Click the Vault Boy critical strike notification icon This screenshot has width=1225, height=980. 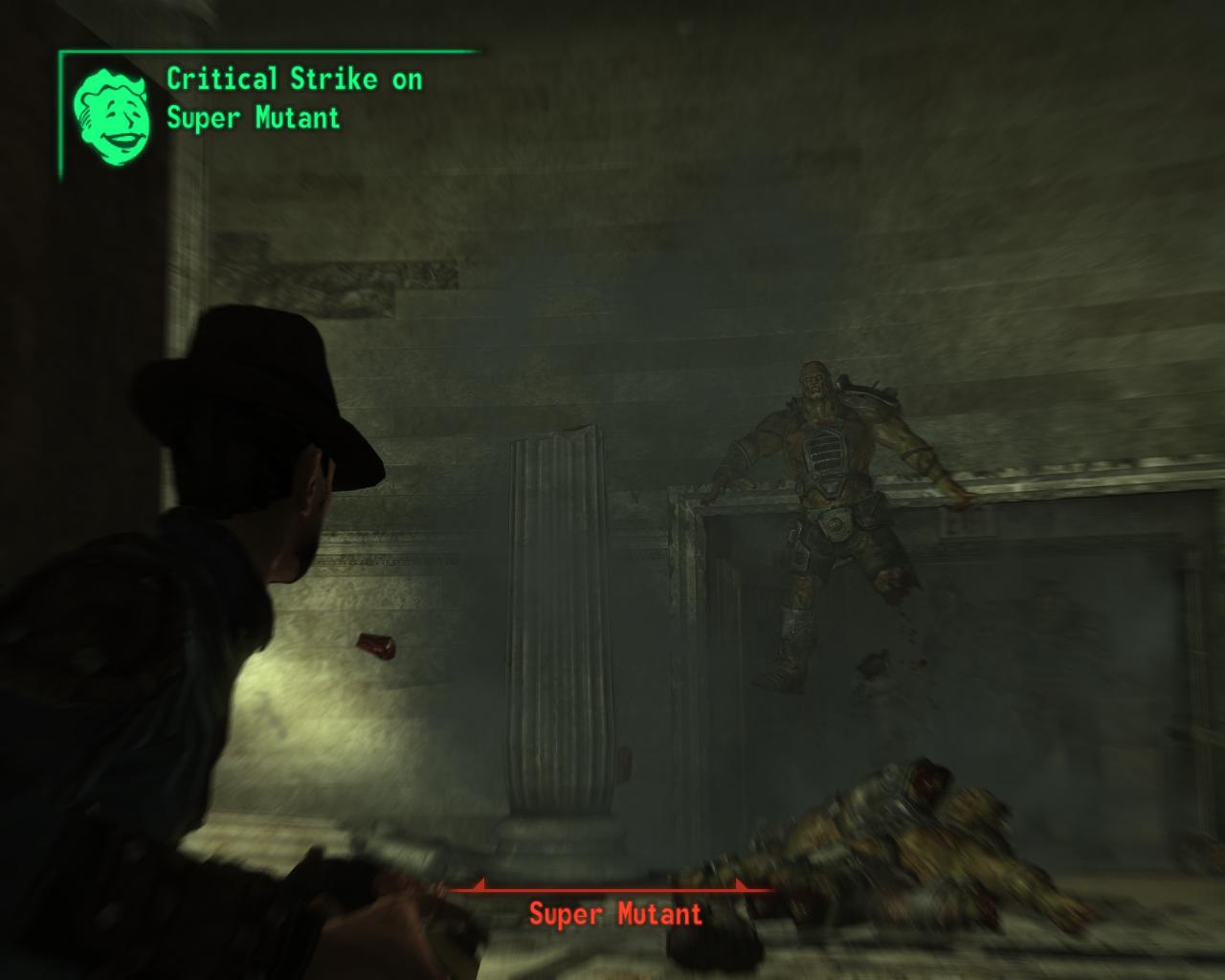[113, 114]
